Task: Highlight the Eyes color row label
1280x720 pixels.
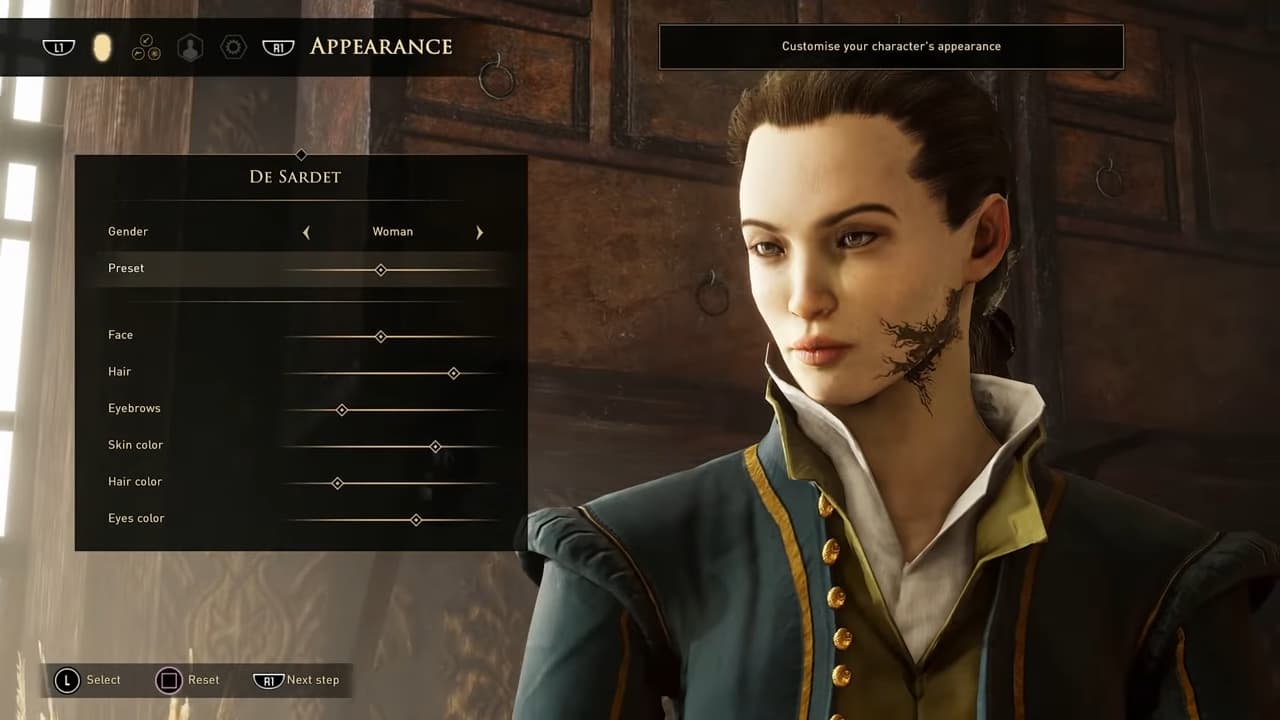Action: [x=136, y=519]
